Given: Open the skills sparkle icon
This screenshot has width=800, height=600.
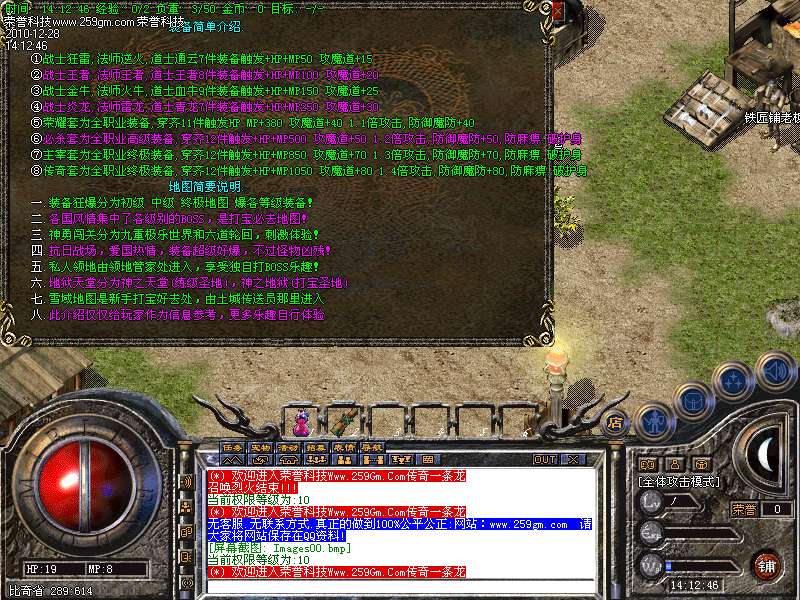Looking at the screenshot, I should click(735, 381).
